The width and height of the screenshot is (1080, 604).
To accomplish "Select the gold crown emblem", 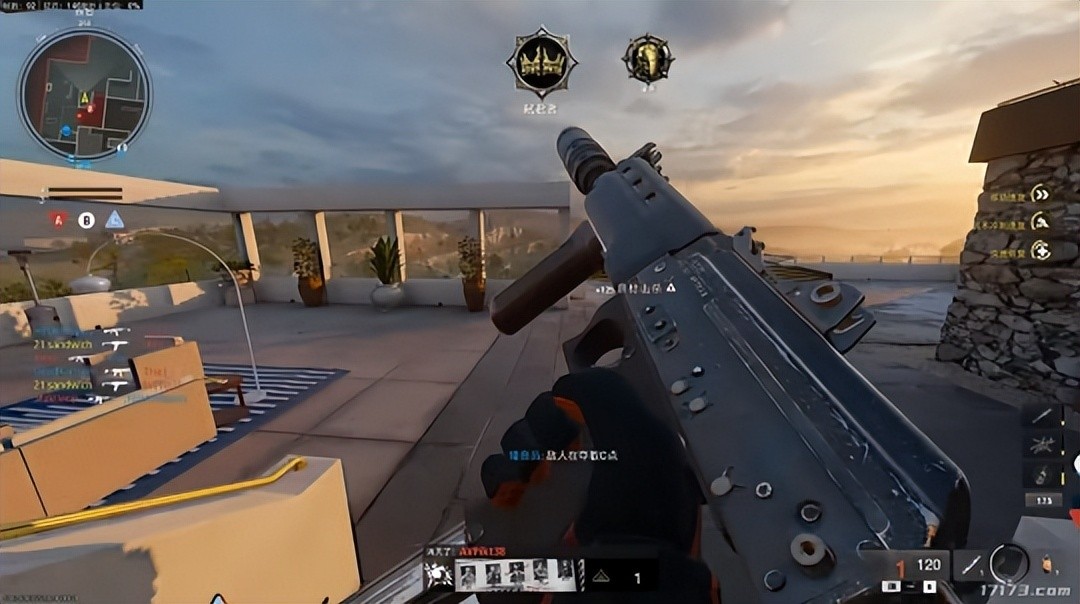I will [x=541, y=63].
